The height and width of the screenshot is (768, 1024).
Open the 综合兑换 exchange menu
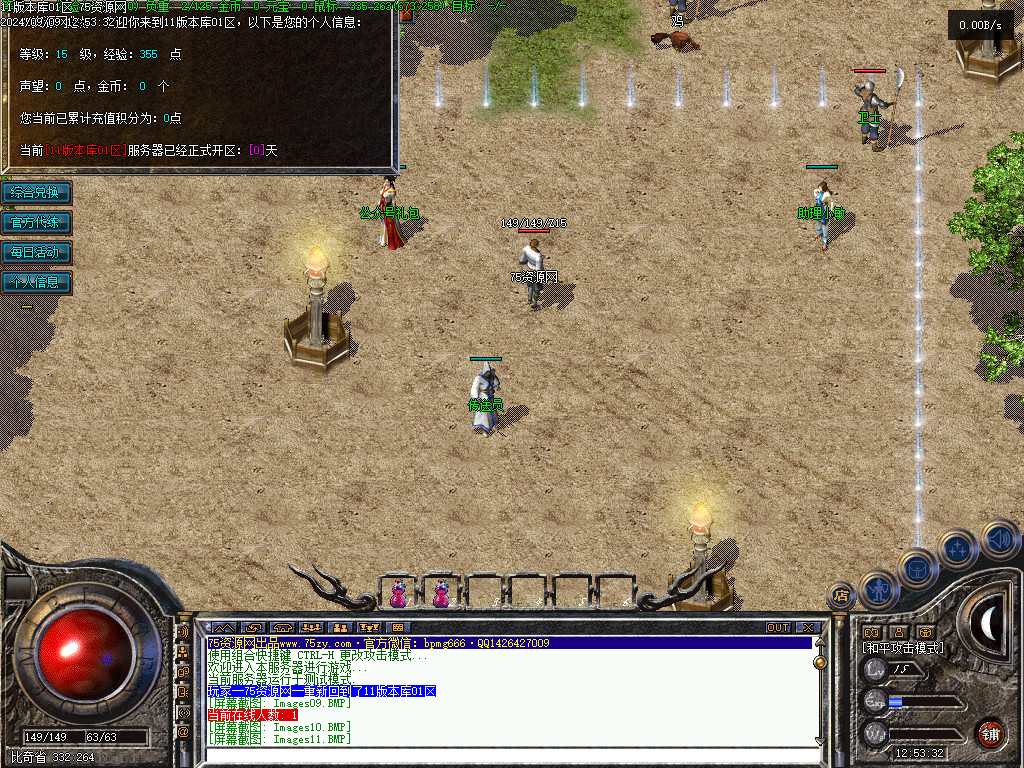[36, 192]
